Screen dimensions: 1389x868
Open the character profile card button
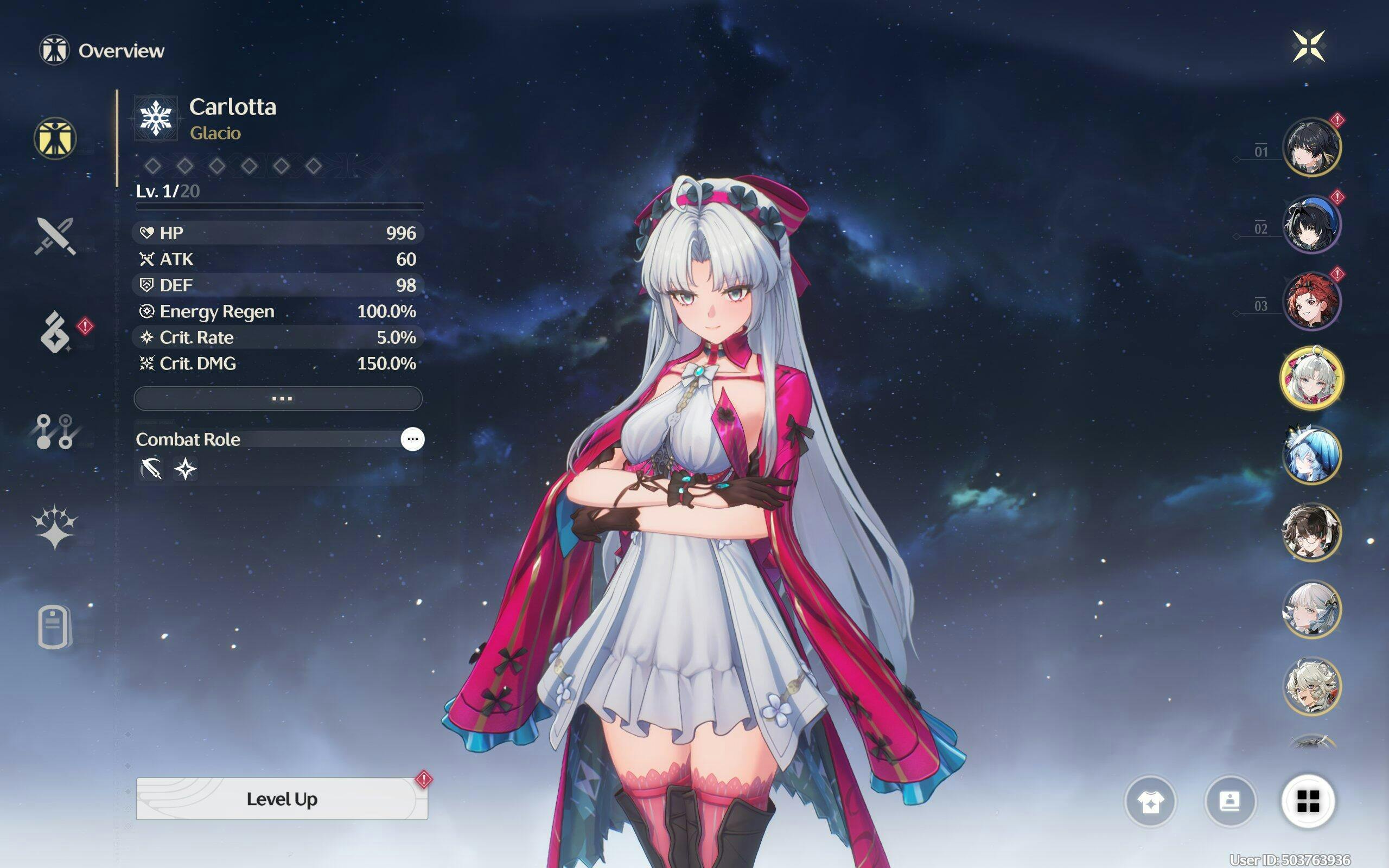click(1229, 801)
